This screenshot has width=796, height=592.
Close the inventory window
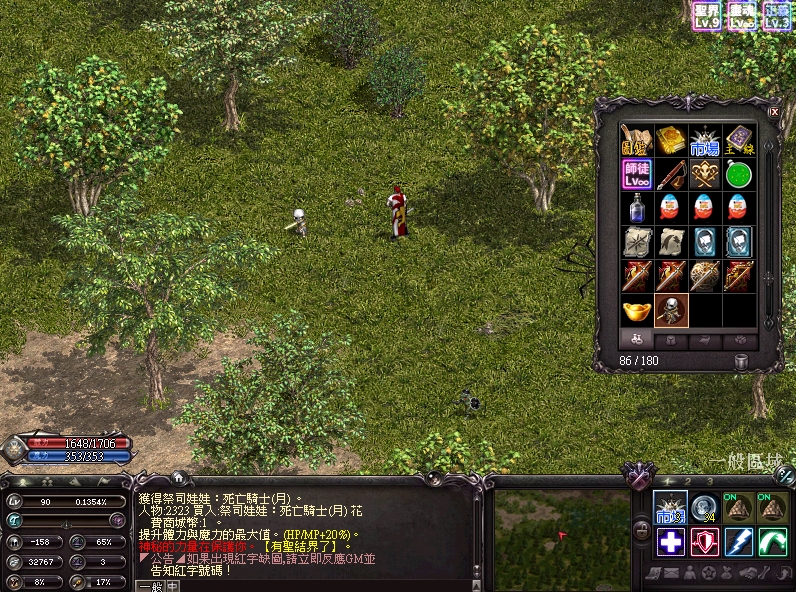[774, 113]
